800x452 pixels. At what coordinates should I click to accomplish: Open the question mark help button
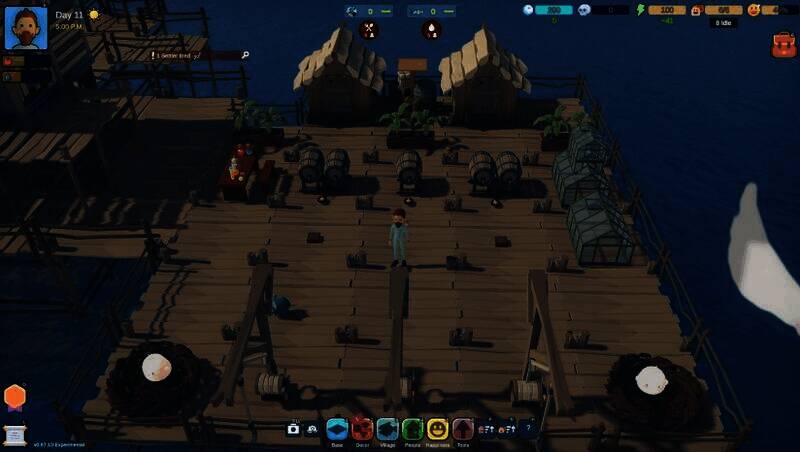(528, 428)
